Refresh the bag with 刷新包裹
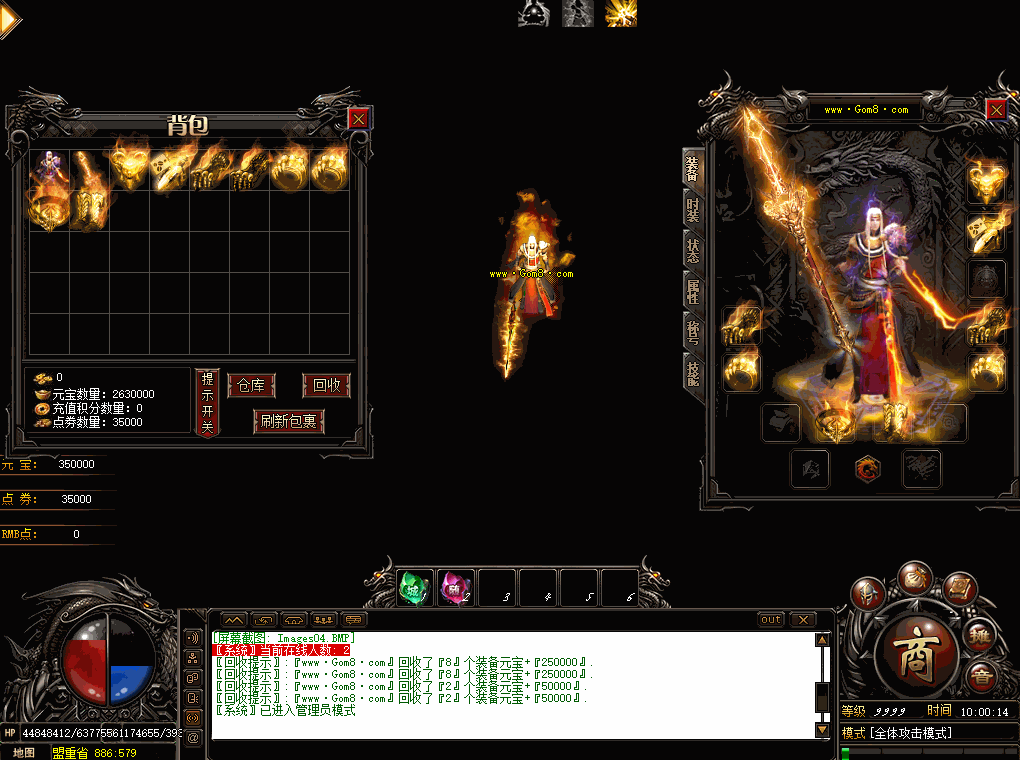The height and width of the screenshot is (760, 1020). (x=289, y=421)
